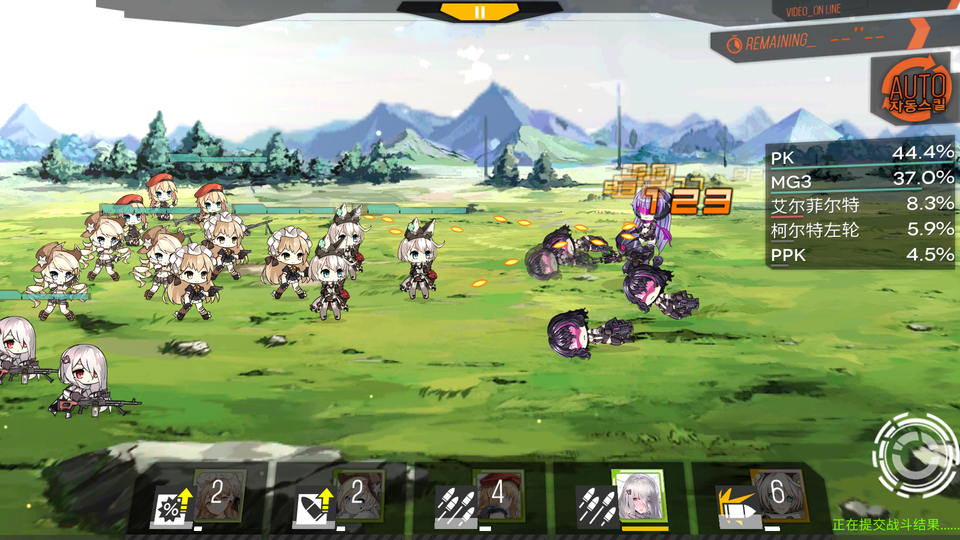Pause the battle with the top pause button

[x=480, y=12]
